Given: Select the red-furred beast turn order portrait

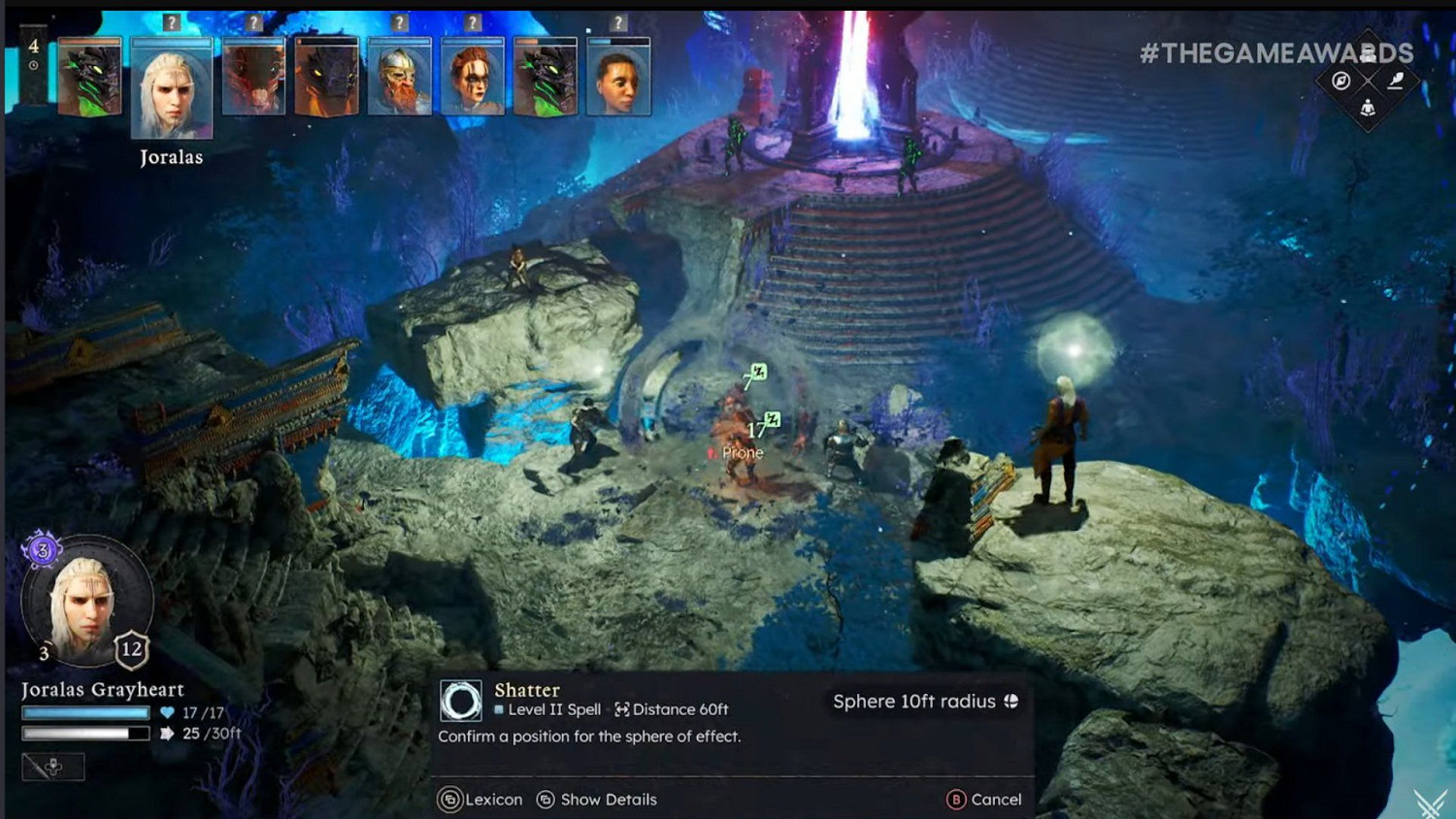Looking at the screenshot, I should [253, 80].
